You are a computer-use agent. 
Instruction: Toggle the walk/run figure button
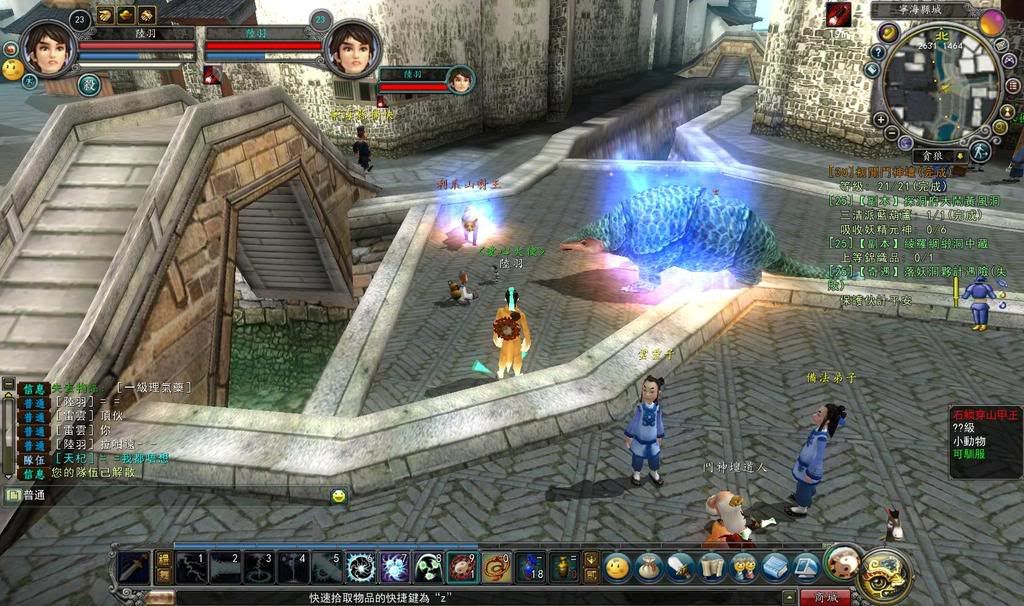pyautogui.click(x=980, y=151)
